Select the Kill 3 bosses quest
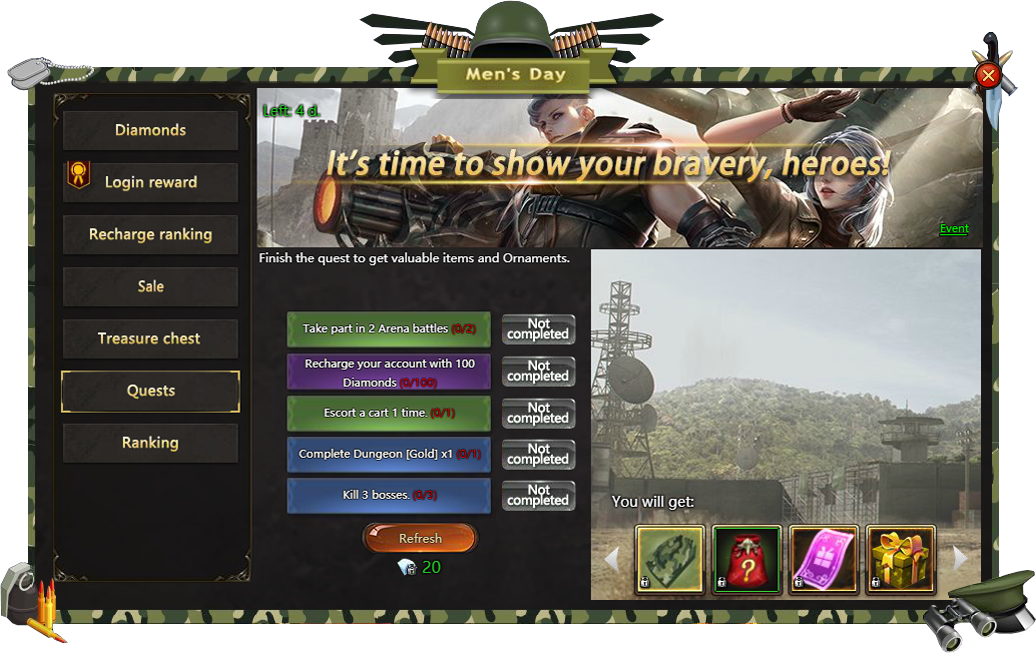Image resolution: width=1036 pixels, height=653 pixels. point(389,495)
